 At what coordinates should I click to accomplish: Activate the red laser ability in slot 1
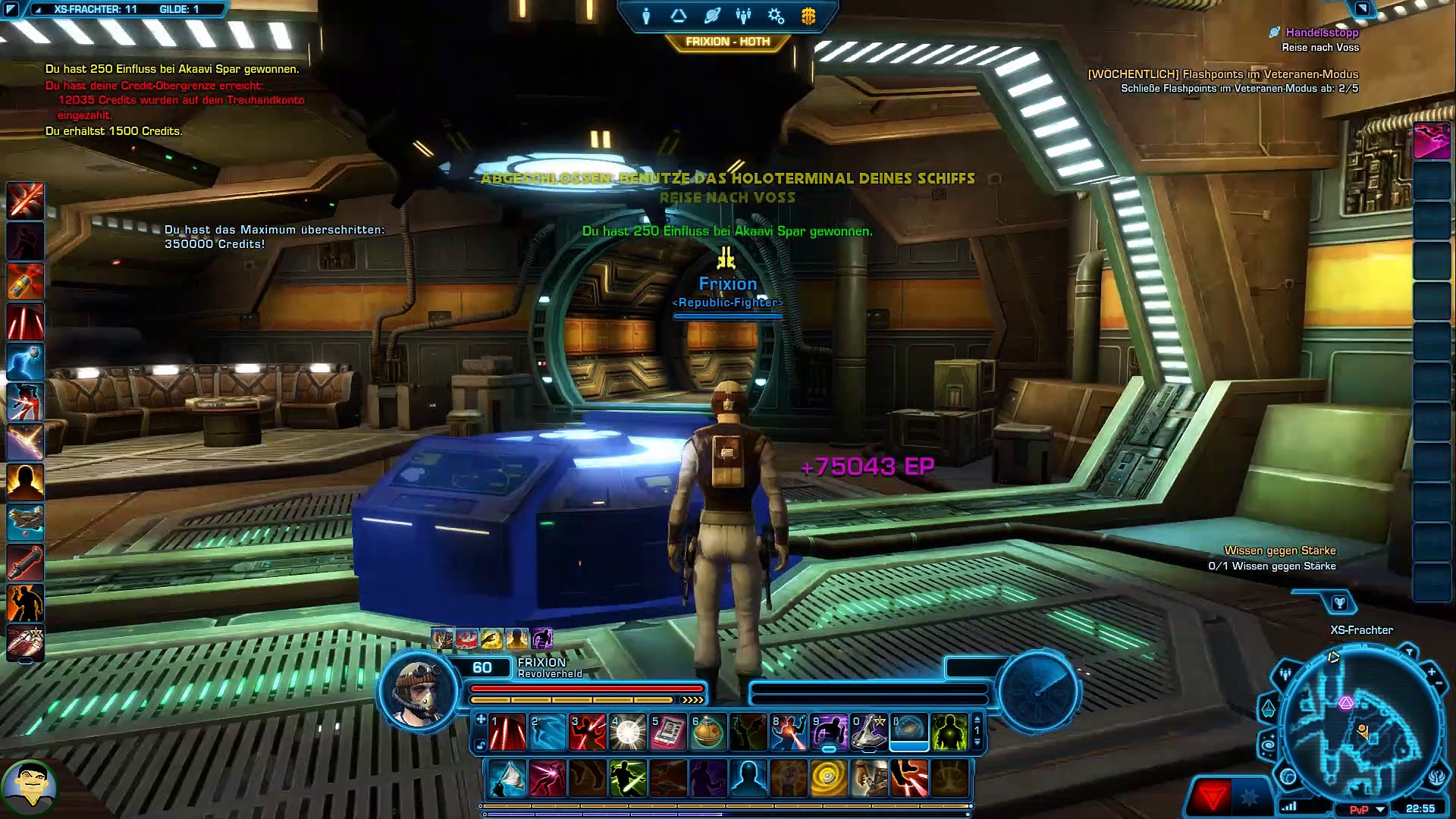(507, 733)
